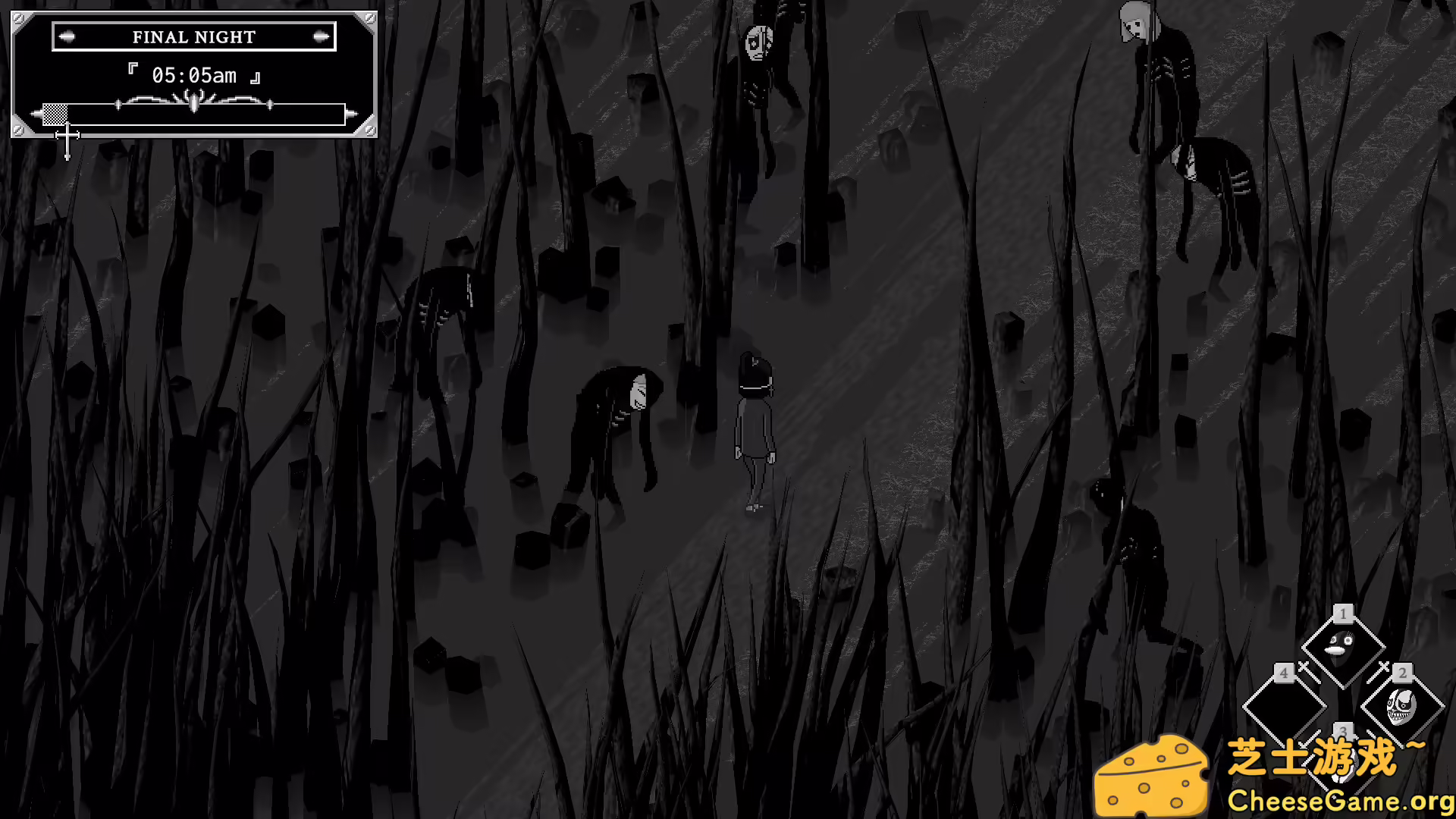Screen dimensions: 1456x819
Task: Click the number 1 badge above the item diamond
Action: [1344, 613]
